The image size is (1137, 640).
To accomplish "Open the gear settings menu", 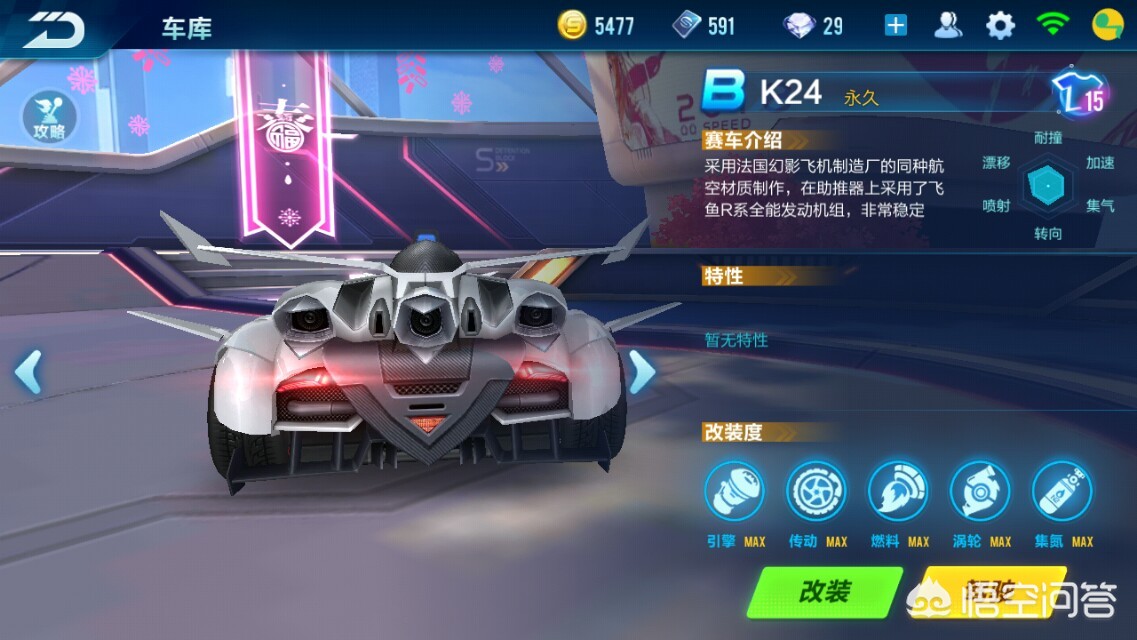I will point(1000,26).
